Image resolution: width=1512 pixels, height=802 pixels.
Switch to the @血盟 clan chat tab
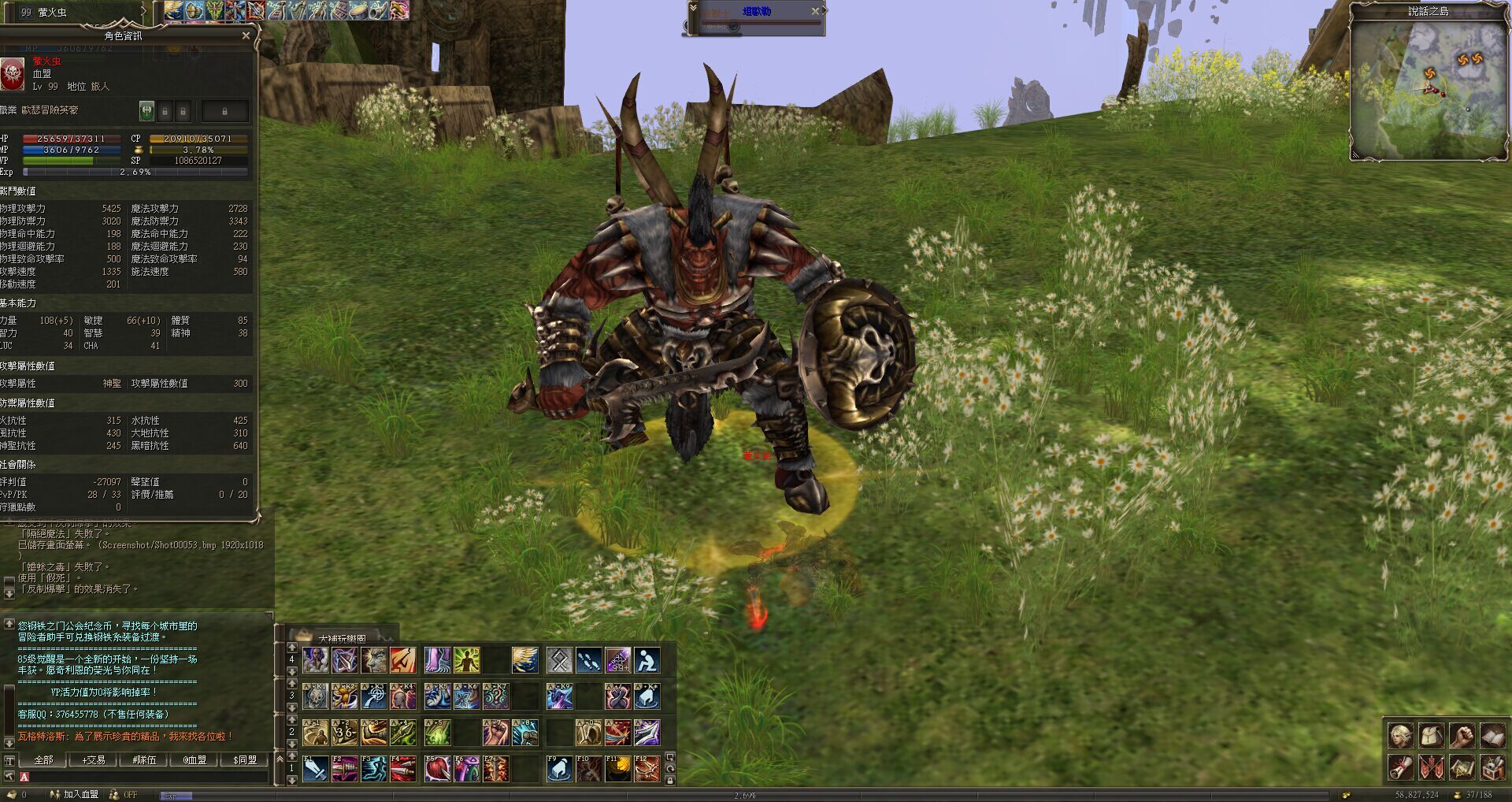coord(195,759)
